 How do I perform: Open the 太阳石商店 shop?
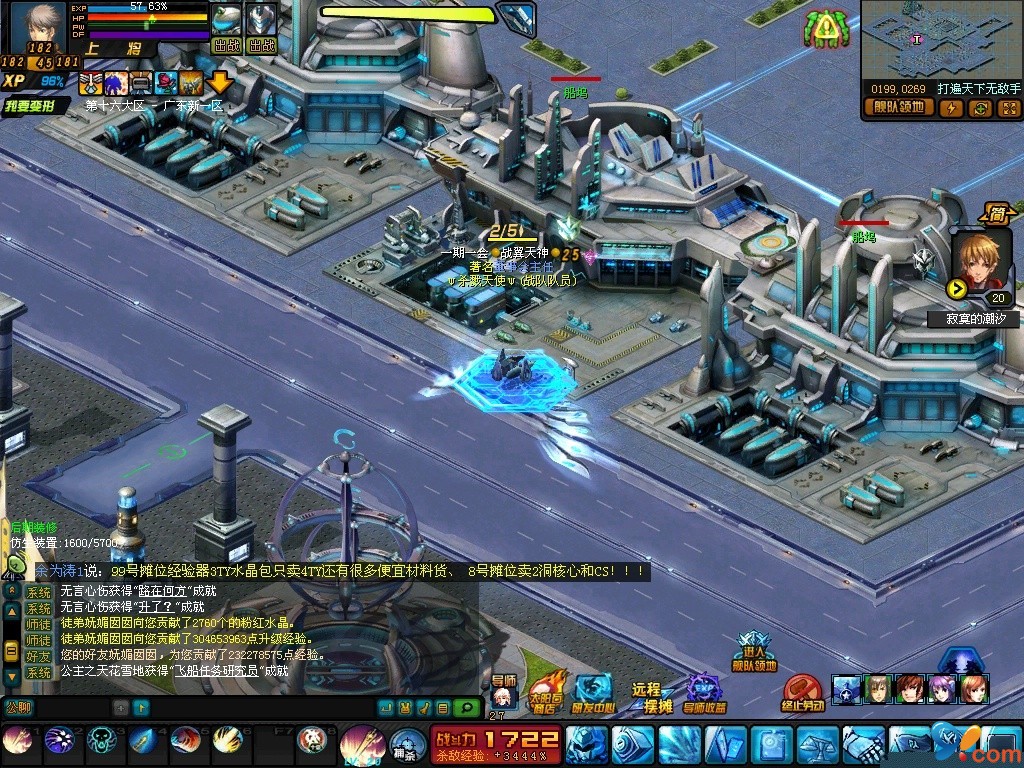[545, 692]
